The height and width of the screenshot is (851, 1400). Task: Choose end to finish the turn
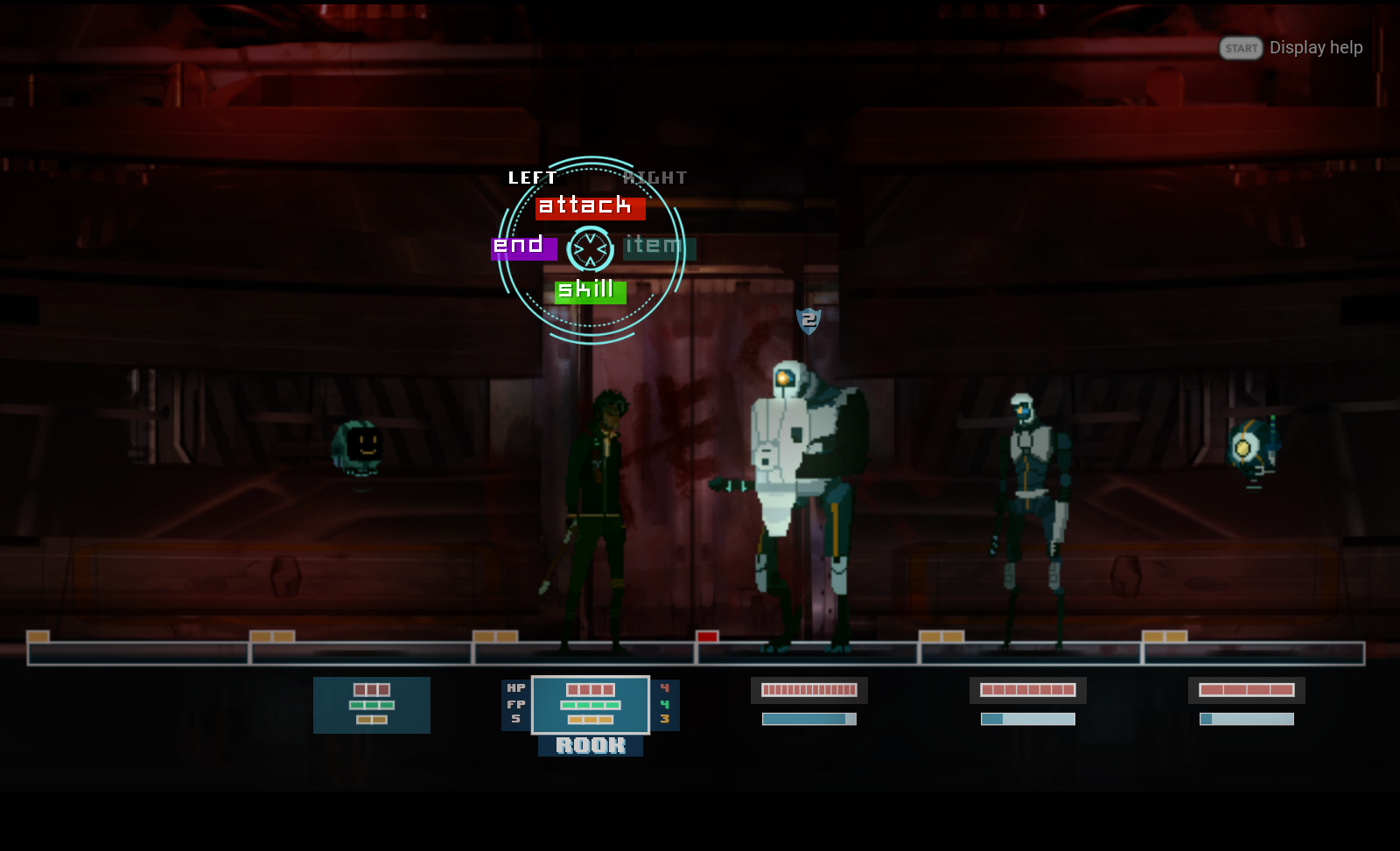tap(521, 248)
